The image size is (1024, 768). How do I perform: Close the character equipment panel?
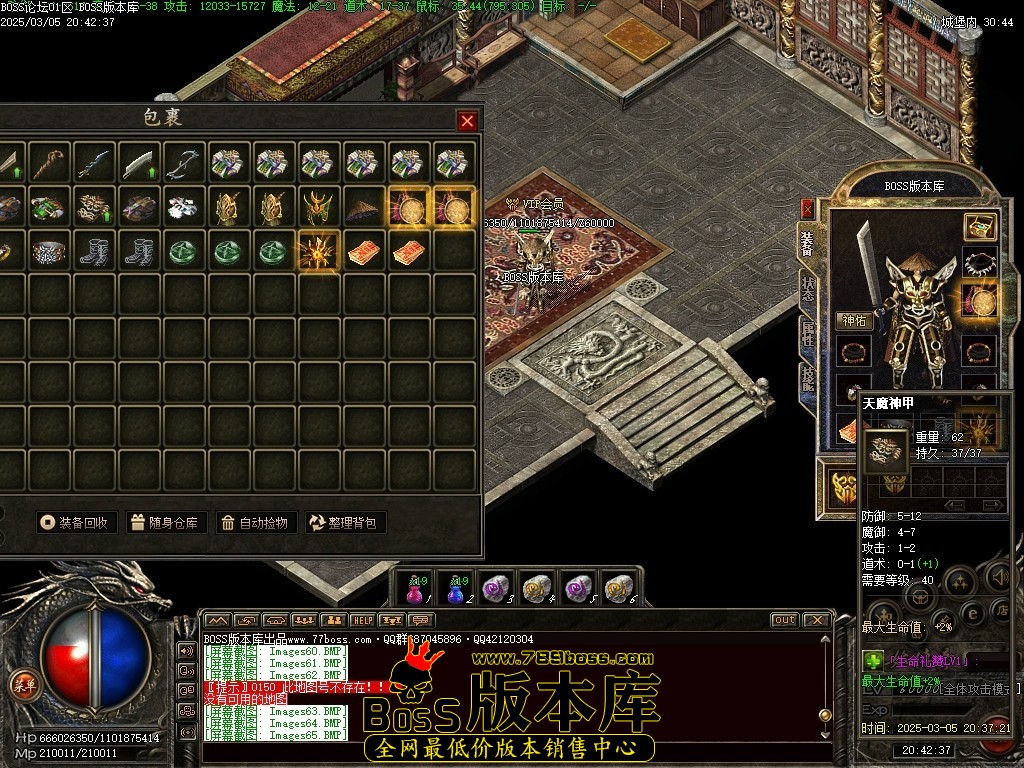point(807,209)
